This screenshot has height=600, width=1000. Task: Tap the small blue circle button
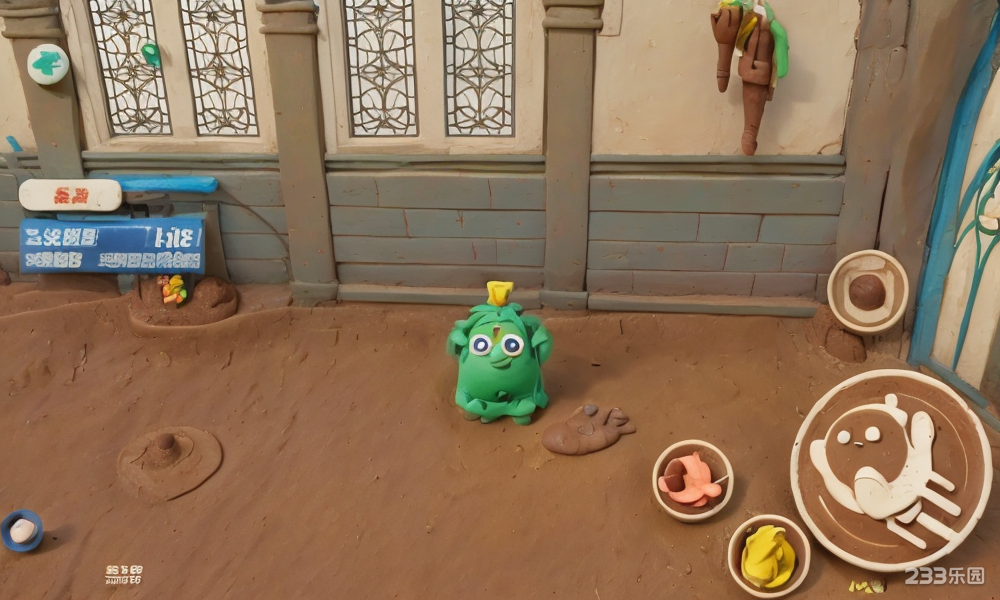[21, 530]
